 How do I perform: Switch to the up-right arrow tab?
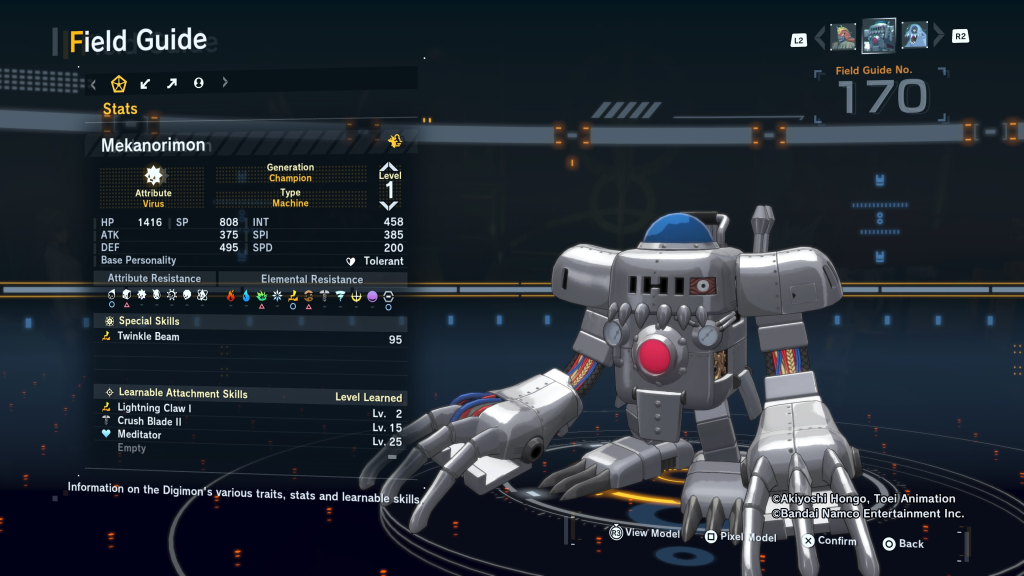(171, 83)
